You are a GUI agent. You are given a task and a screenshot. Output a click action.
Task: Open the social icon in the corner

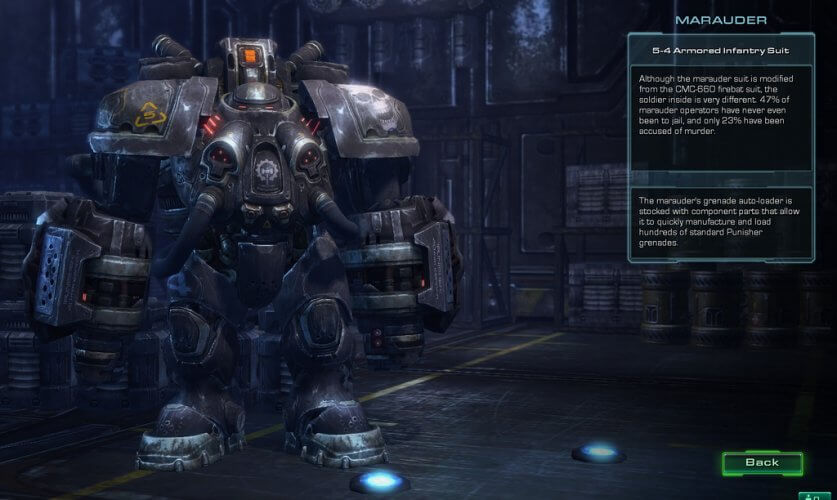pos(815,494)
